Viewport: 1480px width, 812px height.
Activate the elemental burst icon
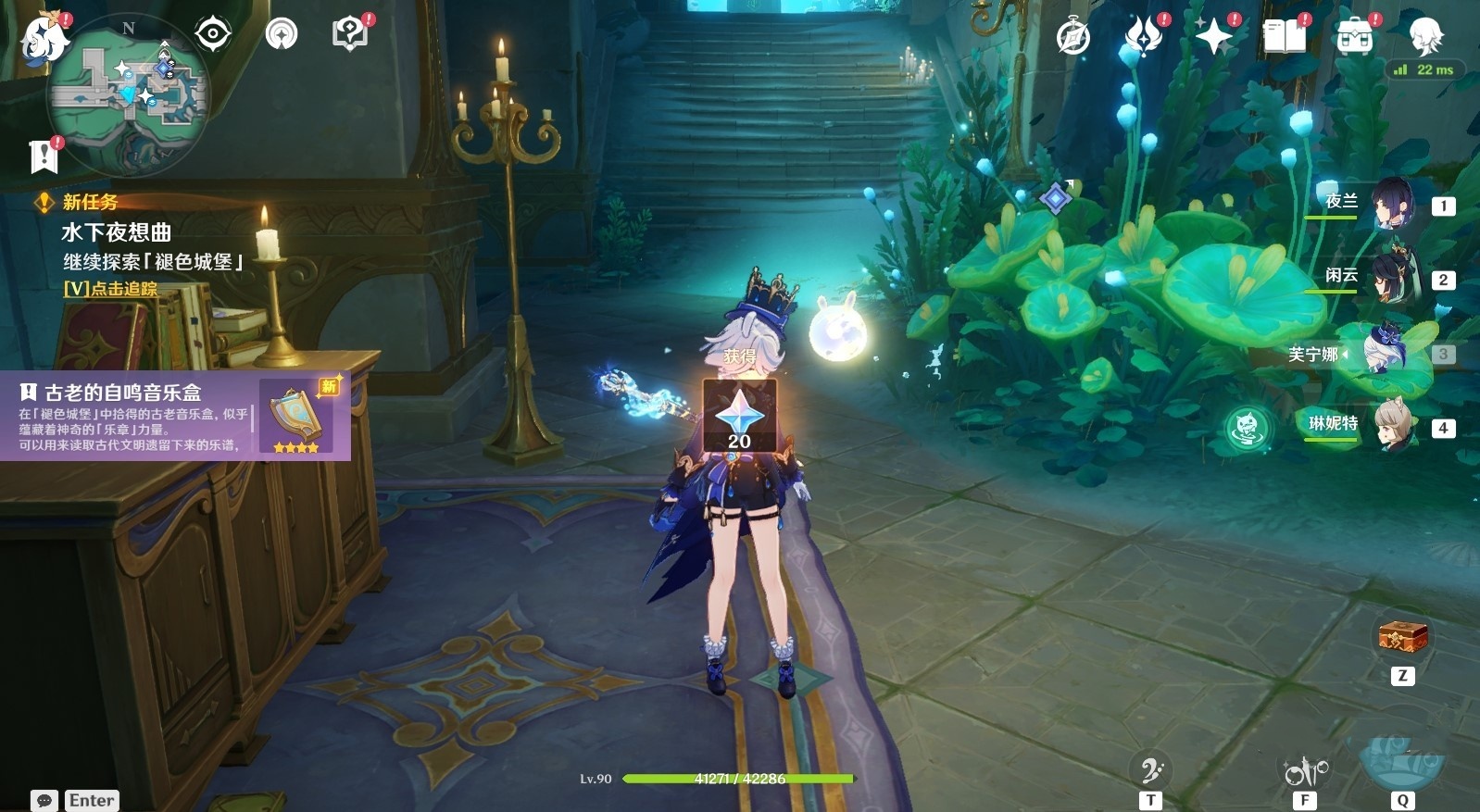click(1401, 761)
